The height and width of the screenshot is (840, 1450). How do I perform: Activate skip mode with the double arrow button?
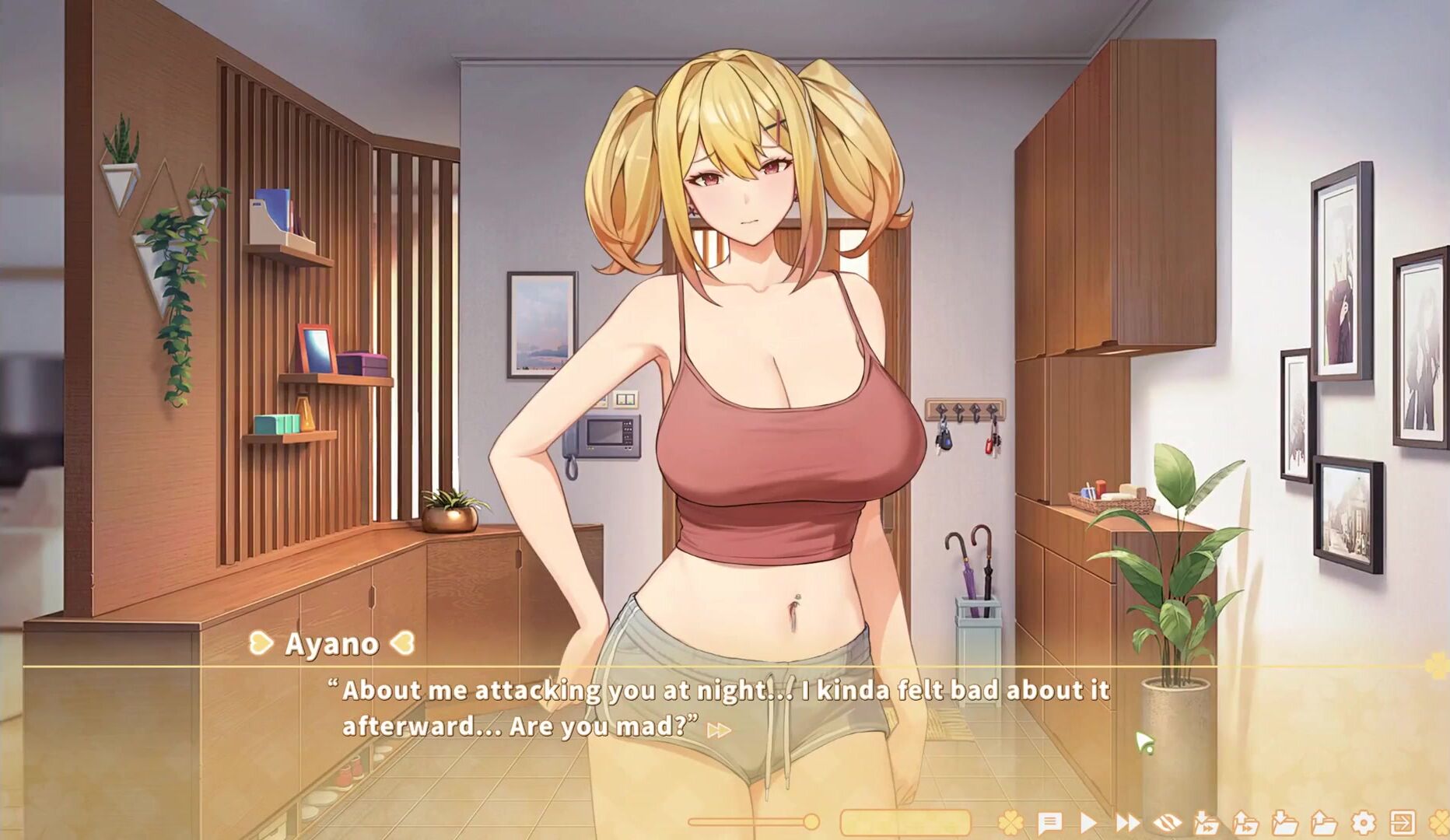tap(1127, 822)
